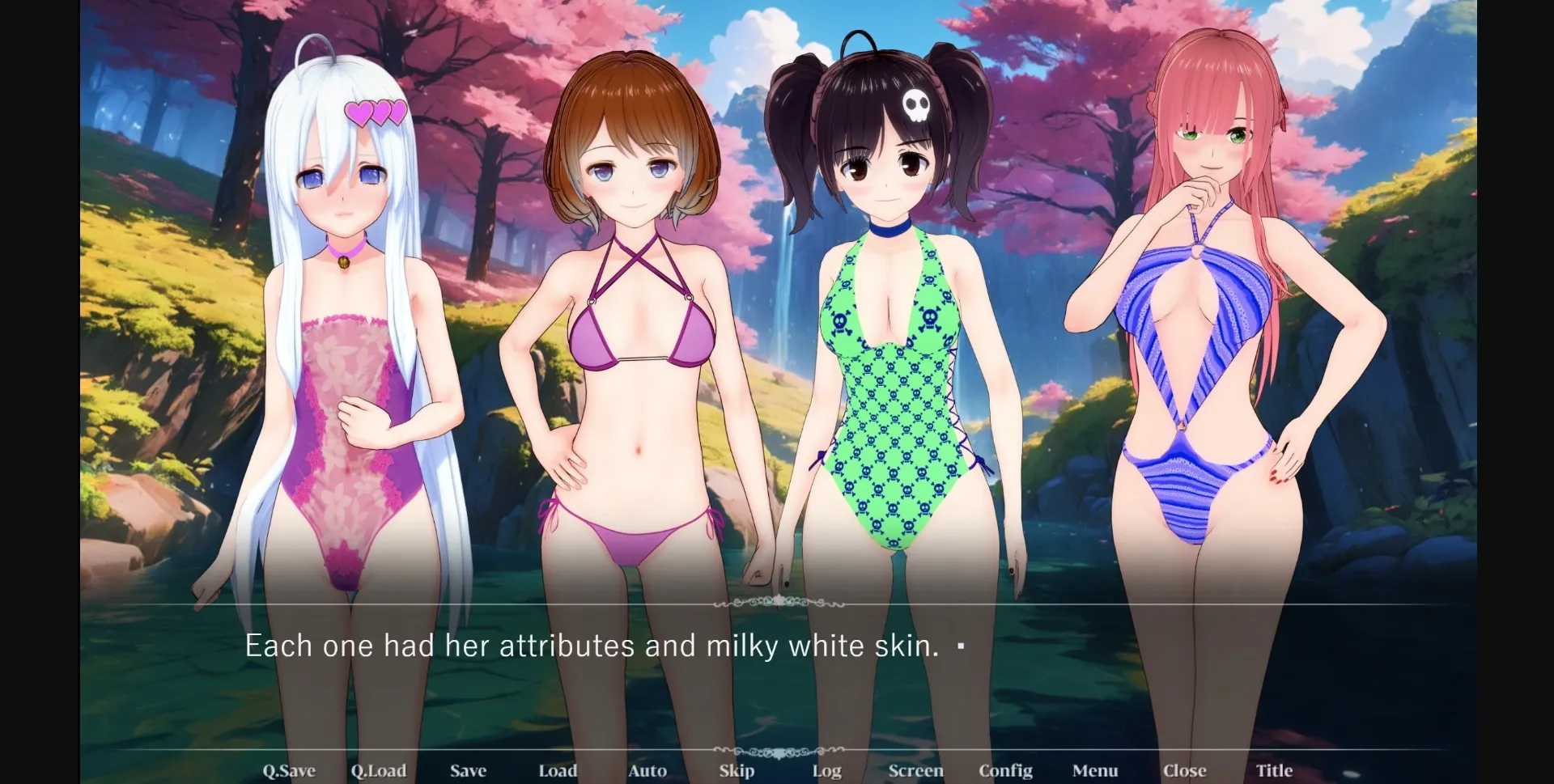Return to Title screen

[x=1275, y=771]
